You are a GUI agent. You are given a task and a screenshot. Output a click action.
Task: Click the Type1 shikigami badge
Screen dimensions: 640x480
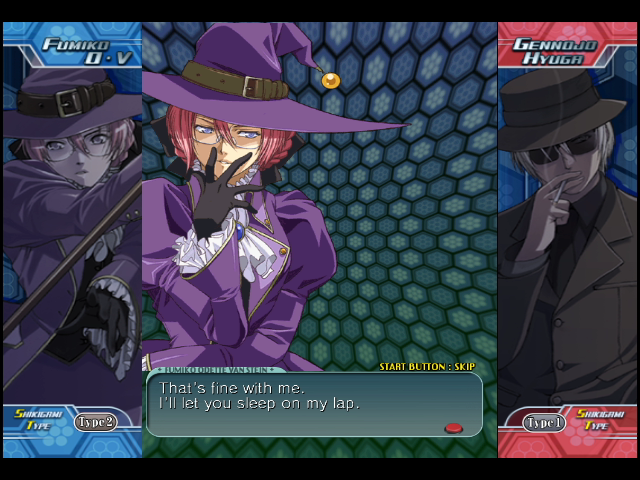pos(544,423)
